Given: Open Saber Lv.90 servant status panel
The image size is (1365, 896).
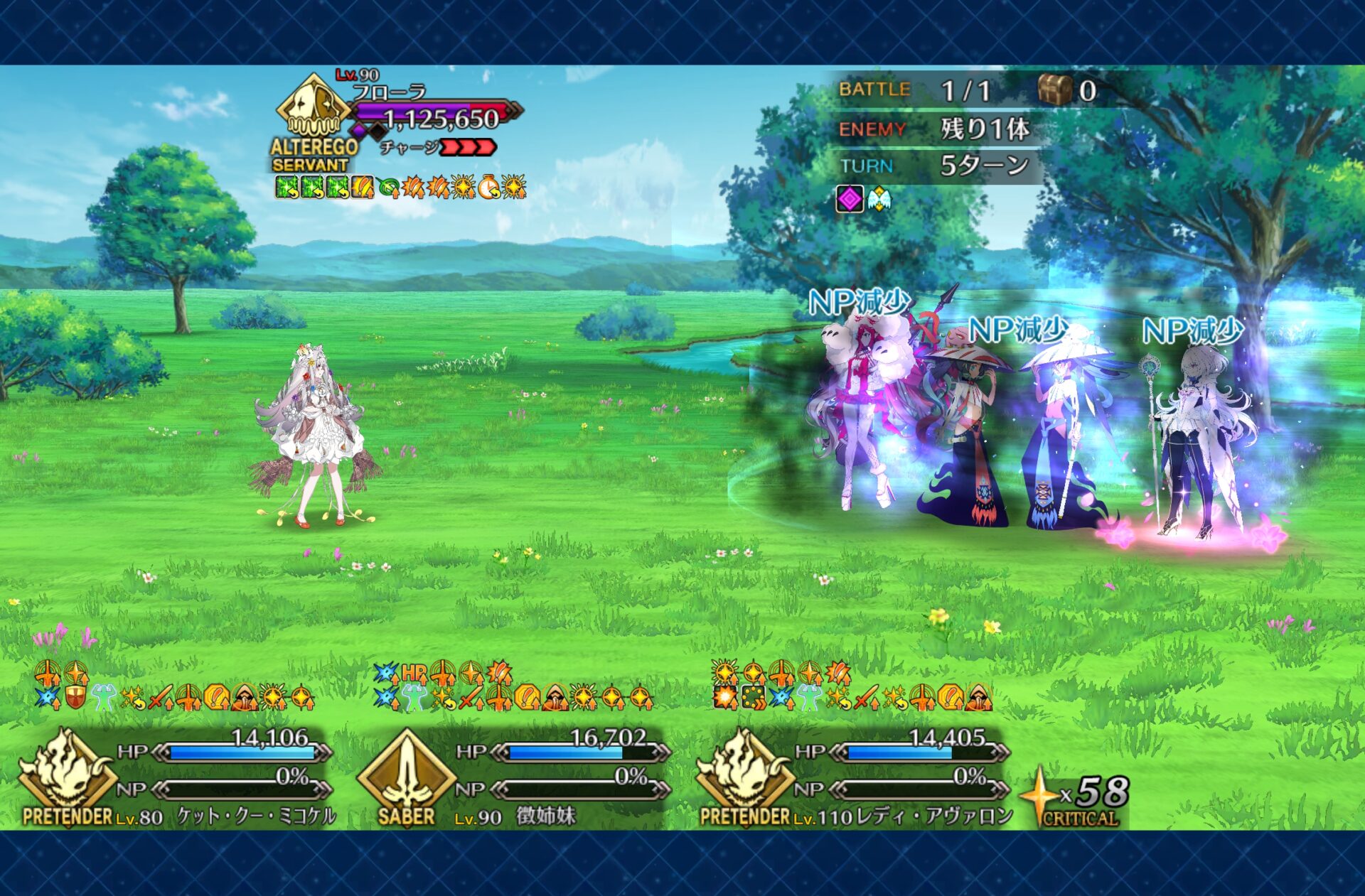Looking at the screenshot, I should click(x=513, y=778).
